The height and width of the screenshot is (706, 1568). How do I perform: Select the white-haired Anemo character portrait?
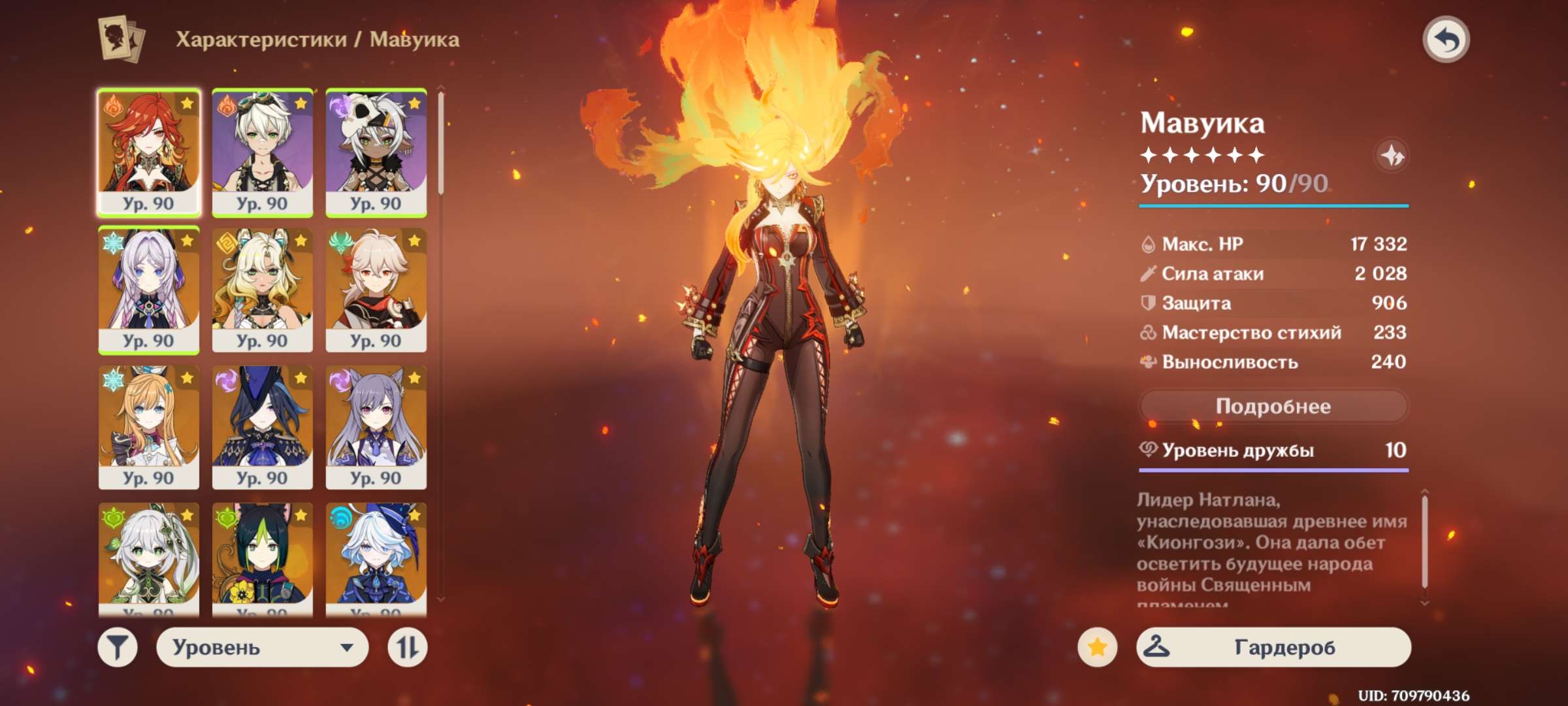[376, 290]
